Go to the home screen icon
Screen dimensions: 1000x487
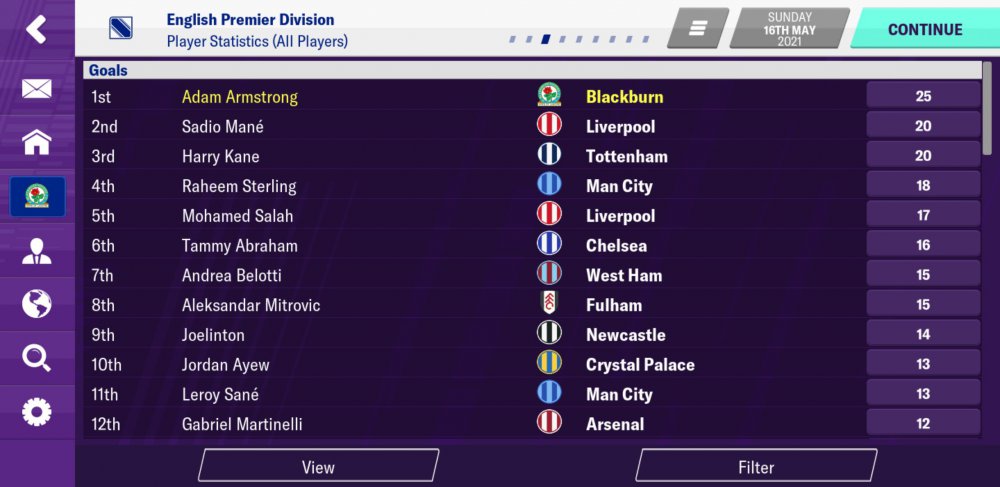(x=36, y=142)
